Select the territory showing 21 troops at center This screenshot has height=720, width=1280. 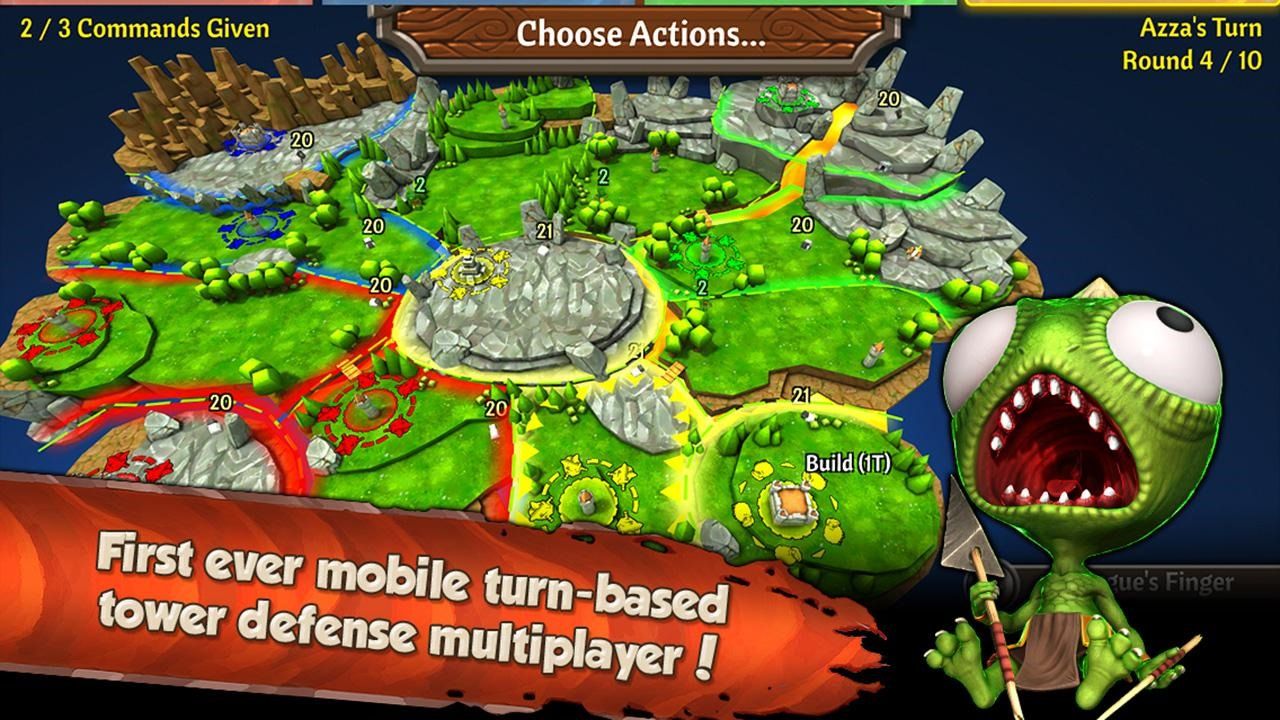(544, 230)
